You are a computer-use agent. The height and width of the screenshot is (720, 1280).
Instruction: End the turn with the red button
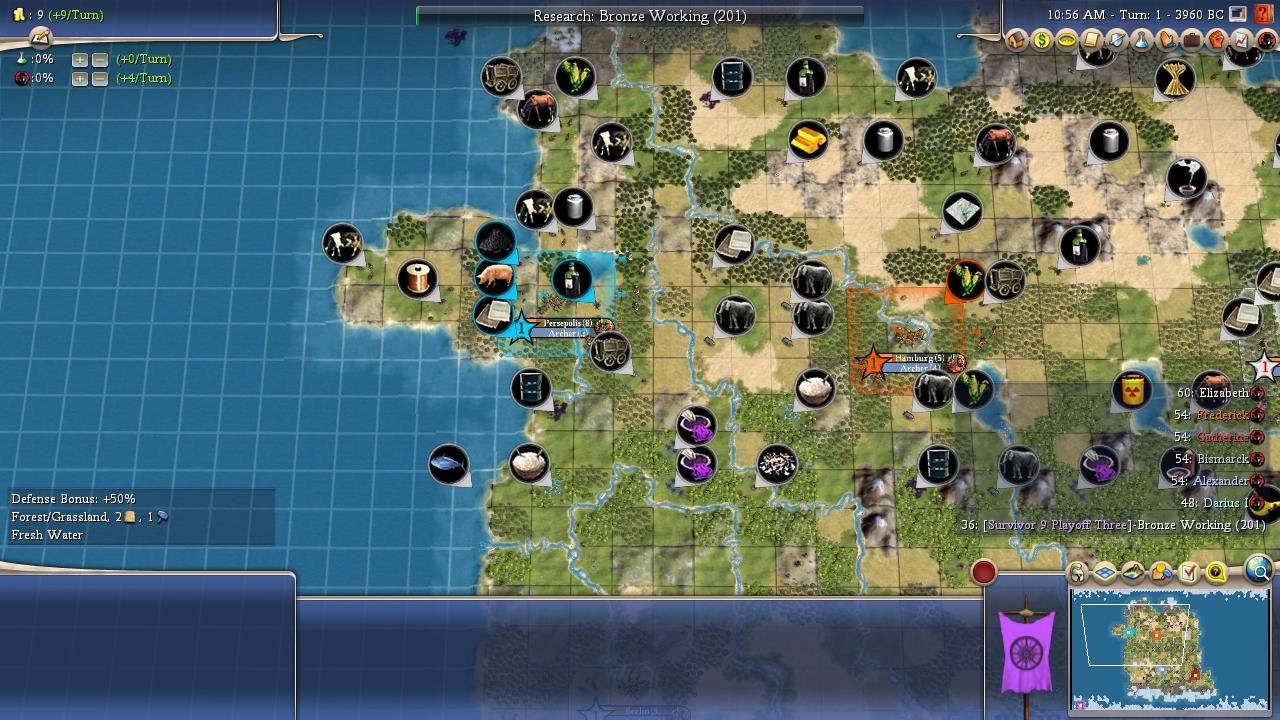point(984,572)
